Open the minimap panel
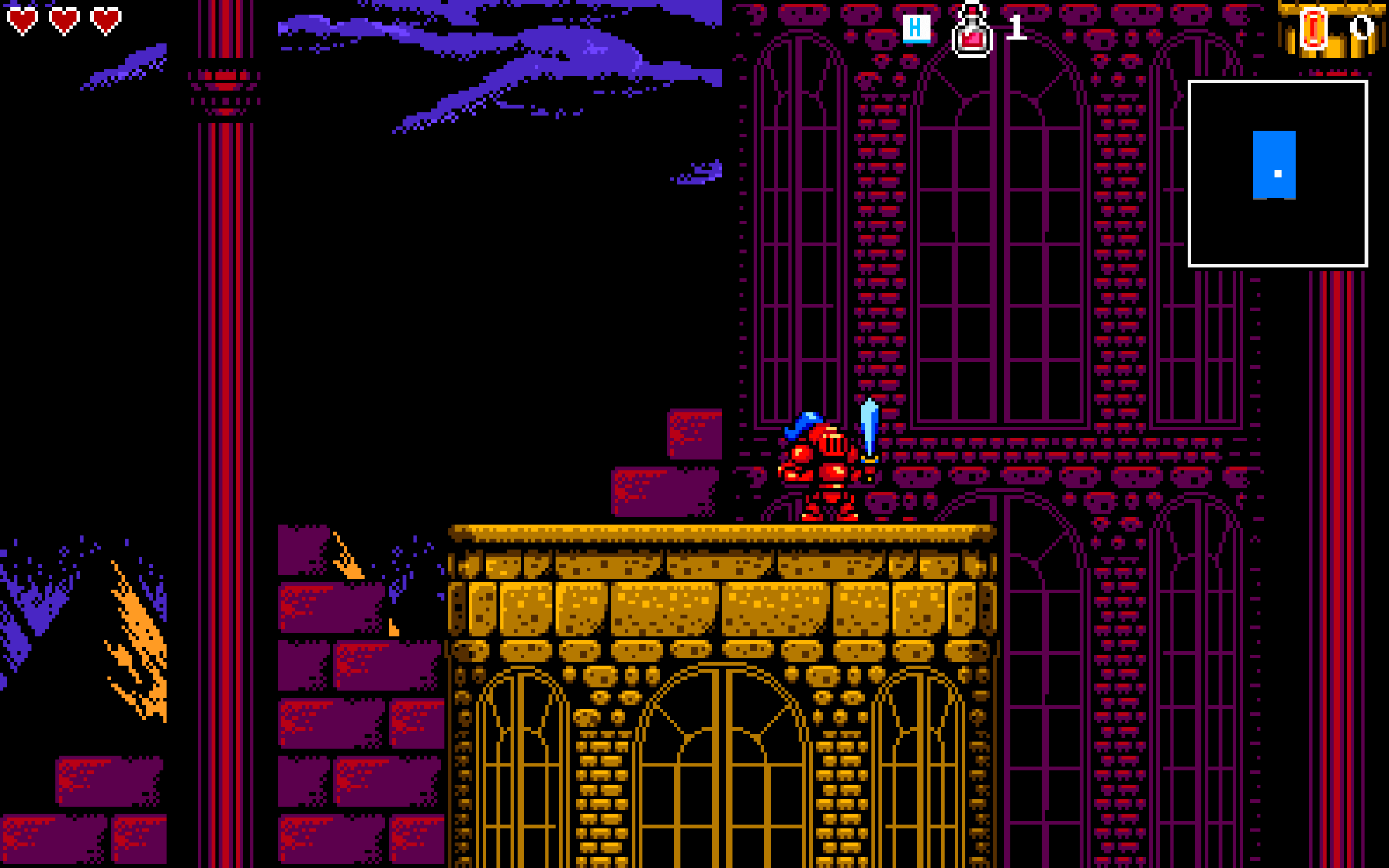1389x868 pixels. [x=1277, y=174]
